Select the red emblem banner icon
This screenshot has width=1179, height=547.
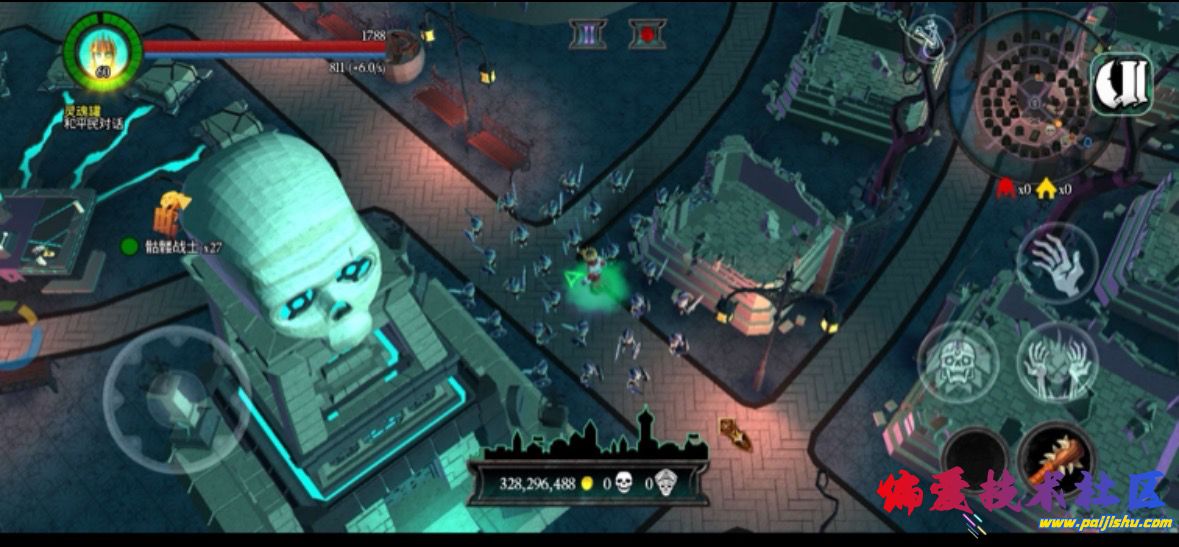647,35
